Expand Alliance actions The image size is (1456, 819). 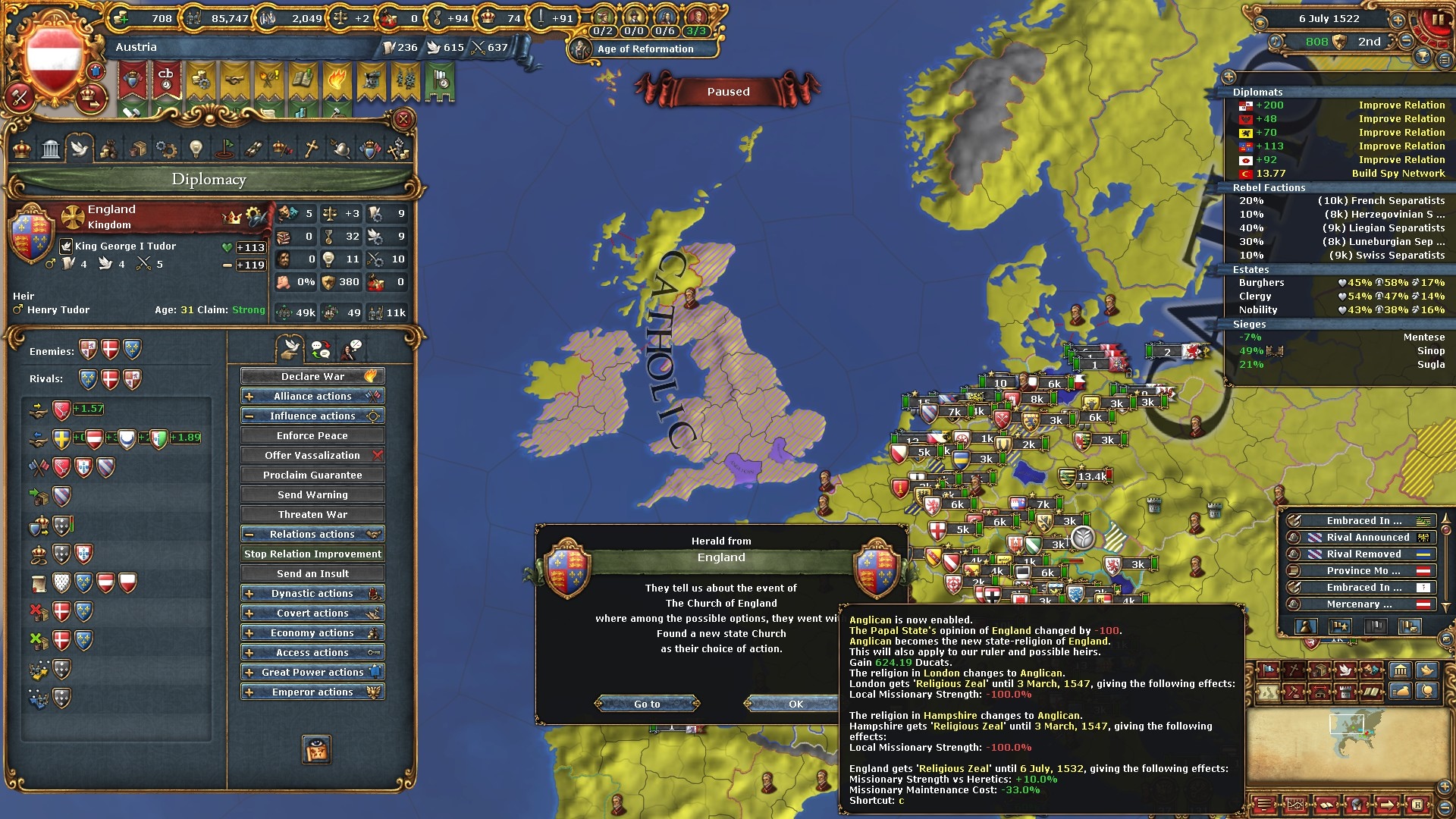point(312,396)
